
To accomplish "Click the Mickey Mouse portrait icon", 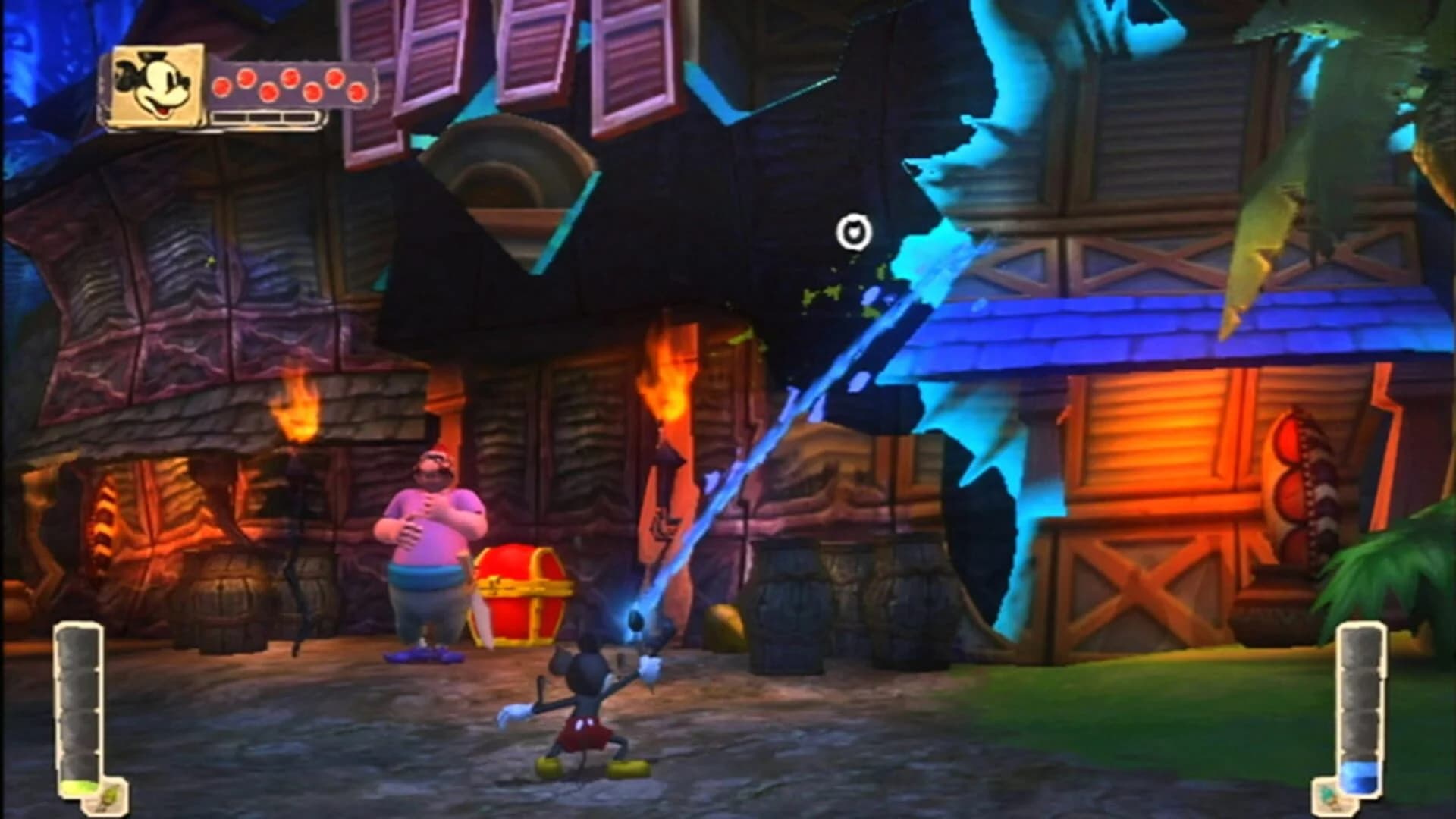I will coord(152,83).
